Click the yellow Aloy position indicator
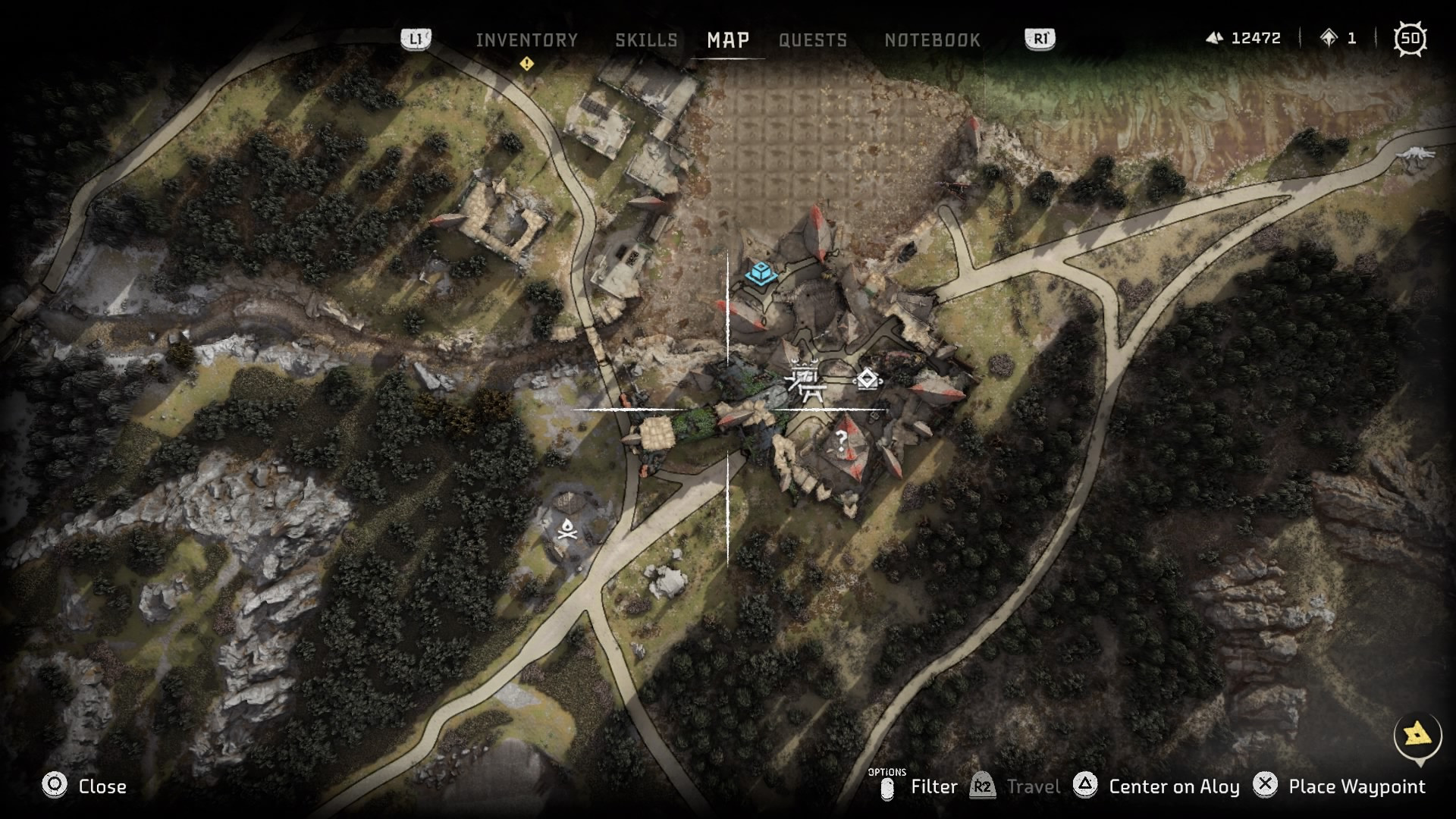The height and width of the screenshot is (819, 1456). point(1417,734)
